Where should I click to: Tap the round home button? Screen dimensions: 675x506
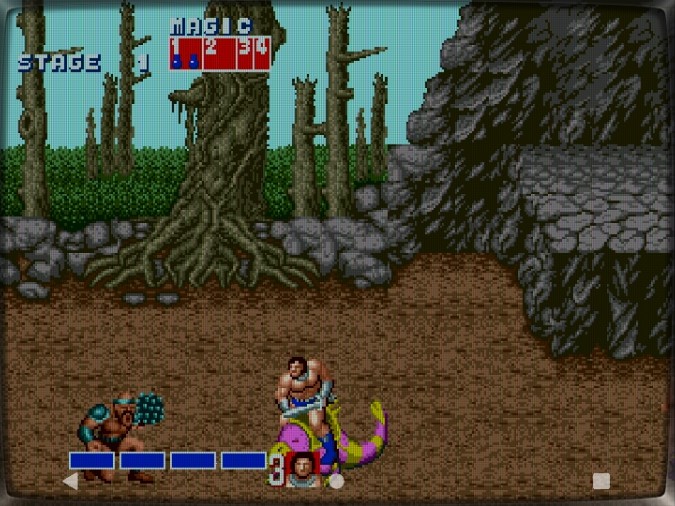(337, 481)
